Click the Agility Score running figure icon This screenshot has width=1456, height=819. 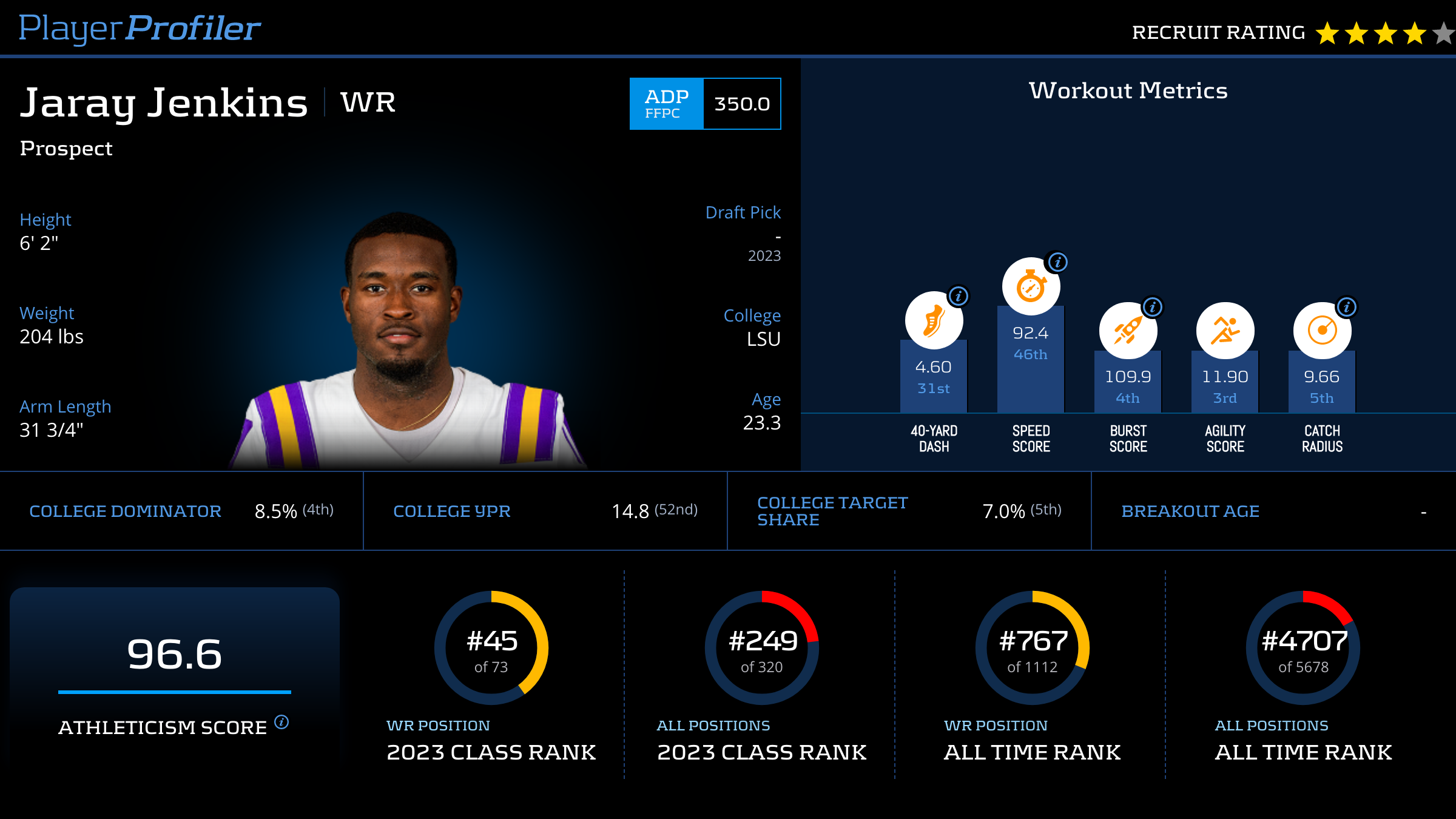(x=1225, y=331)
